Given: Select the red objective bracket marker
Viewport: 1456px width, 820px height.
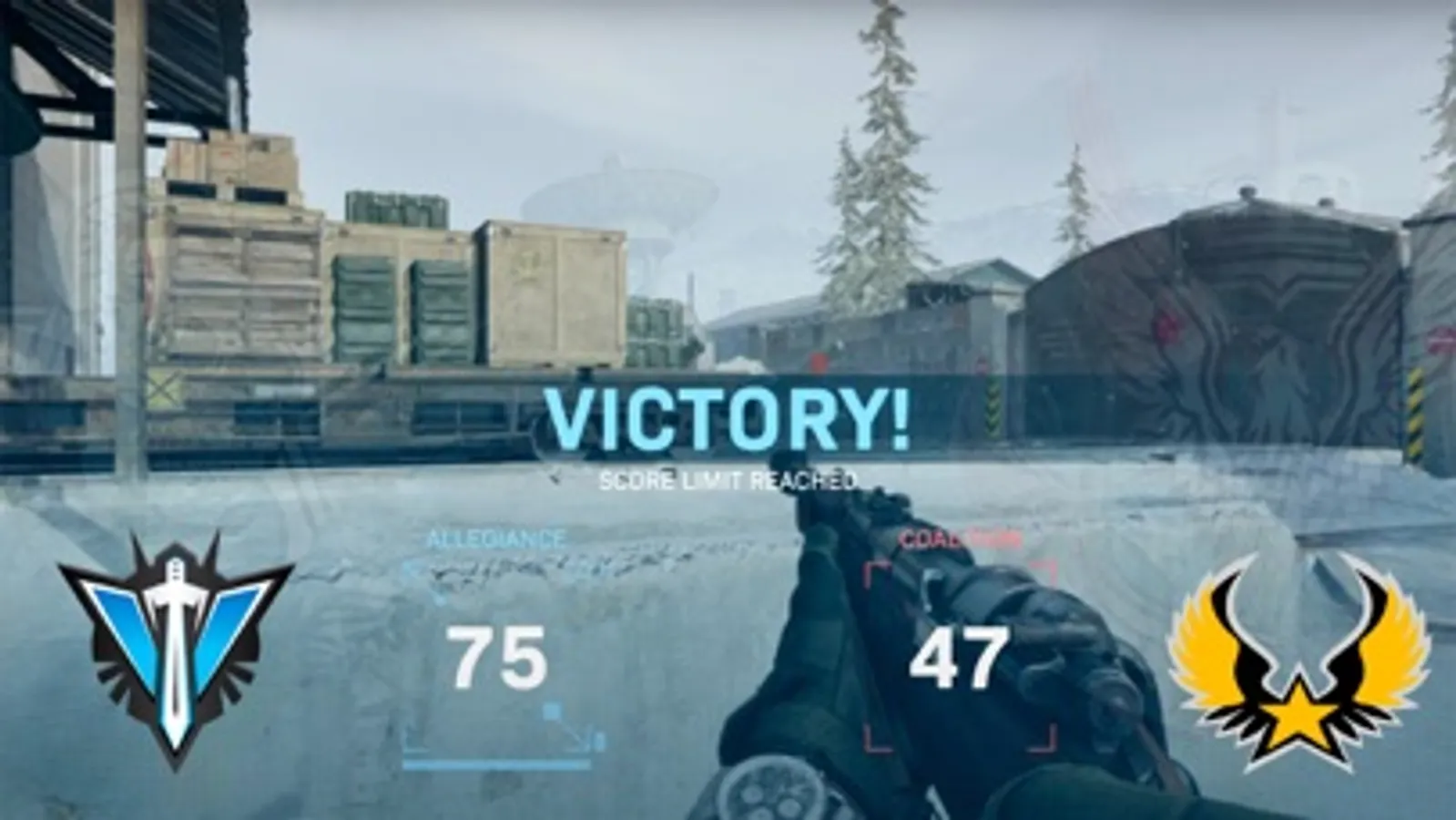Looking at the screenshot, I should pos(872,569).
